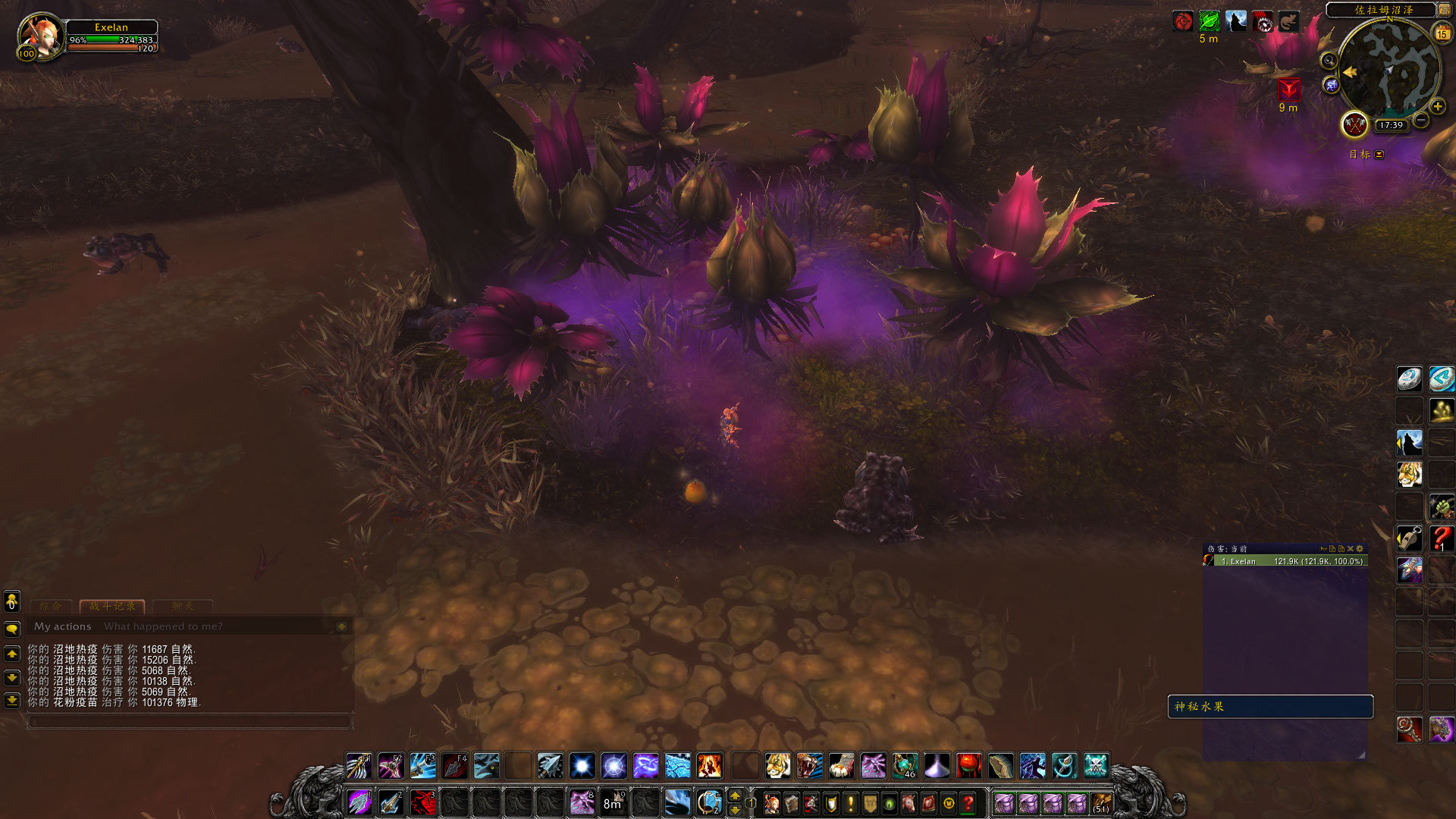The image size is (1456, 819).
Task: Open the backpack bag showing (51)
Action: 1101,803
